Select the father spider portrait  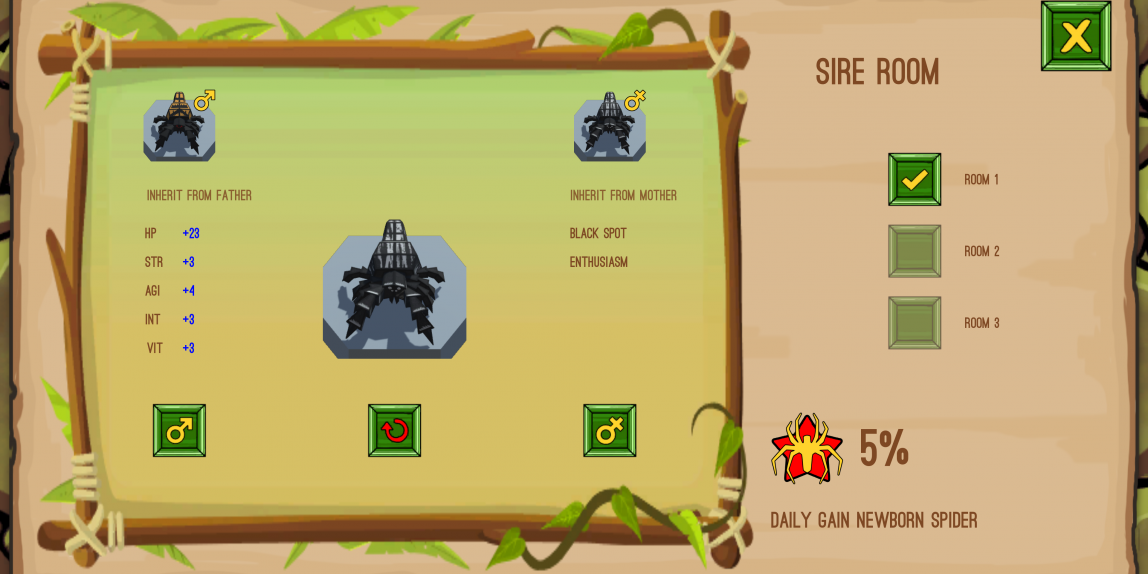point(179,127)
